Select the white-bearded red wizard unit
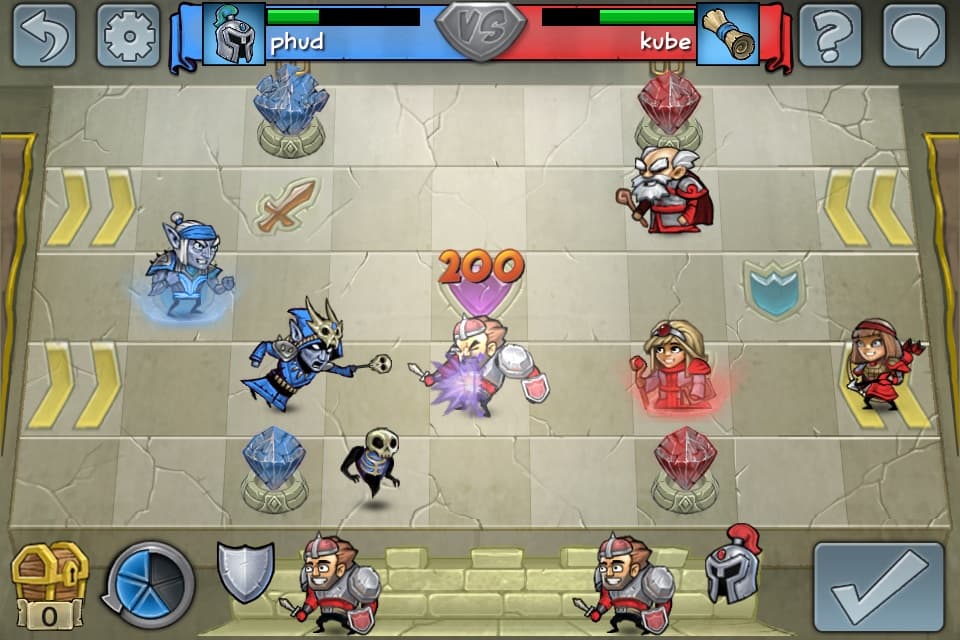 click(668, 190)
